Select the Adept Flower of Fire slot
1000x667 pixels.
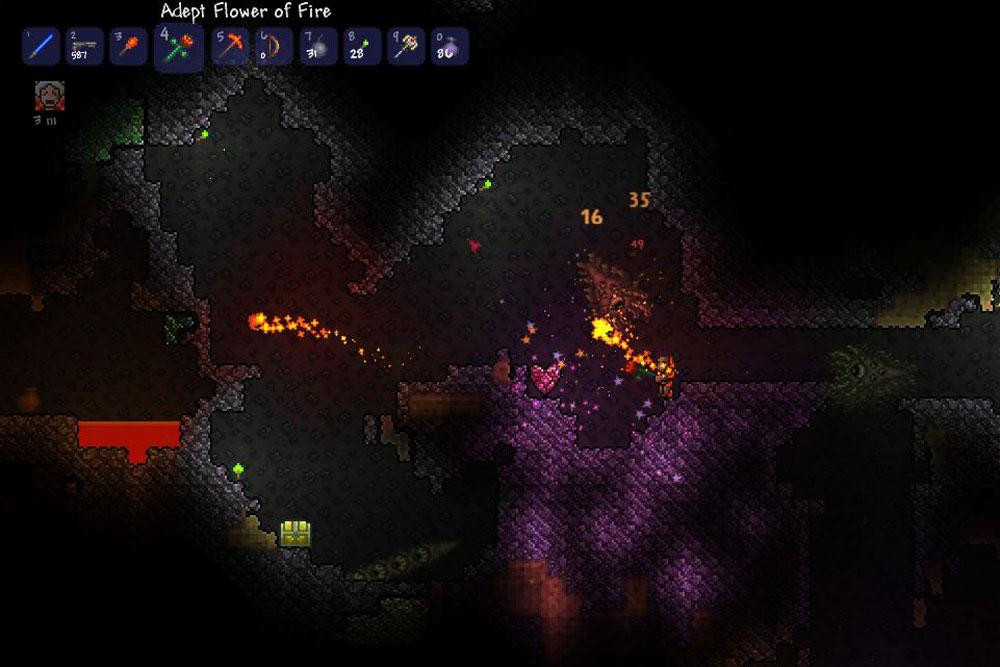pyautogui.click(x=180, y=47)
